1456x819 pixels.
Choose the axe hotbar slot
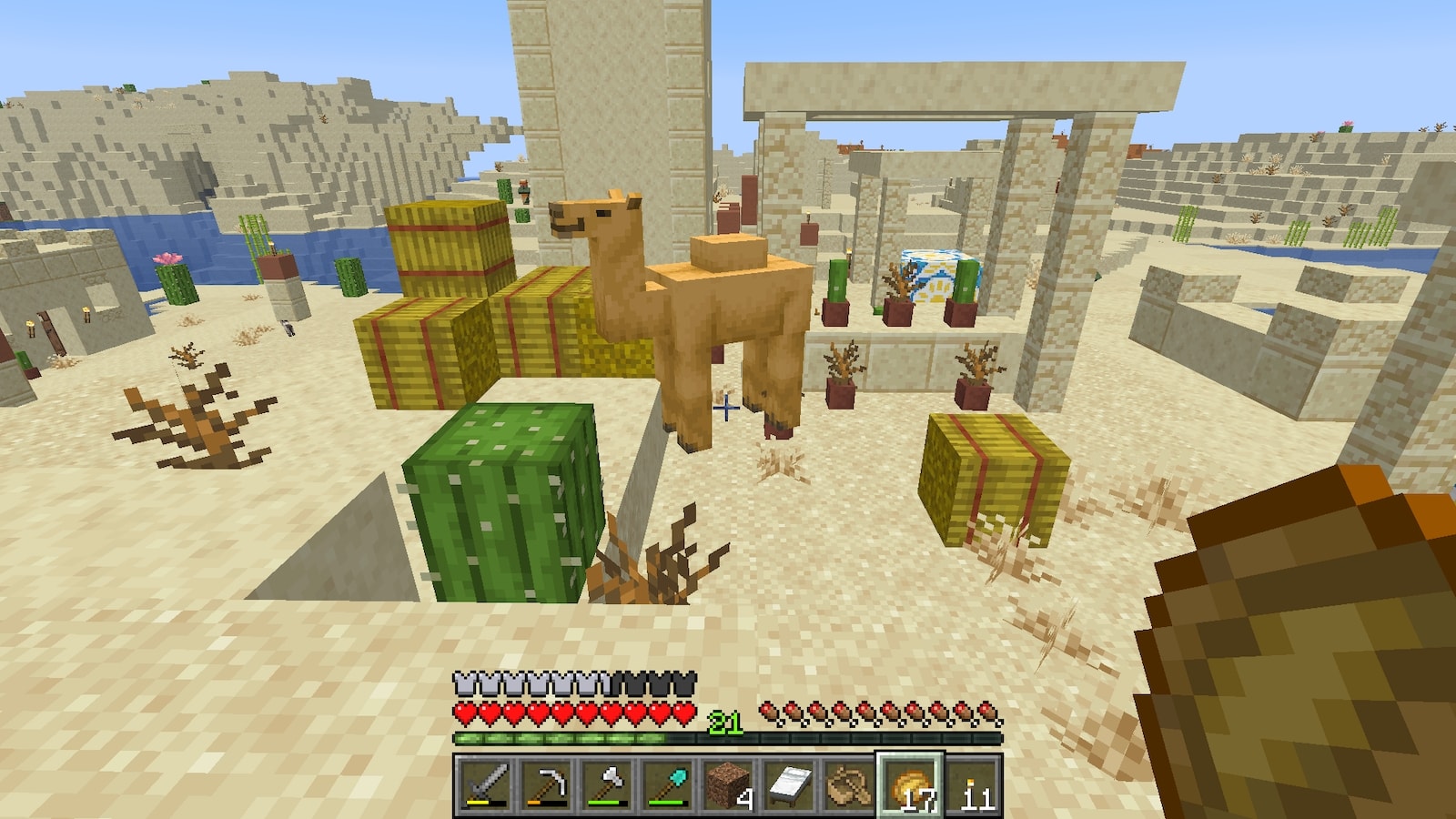(605, 784)
